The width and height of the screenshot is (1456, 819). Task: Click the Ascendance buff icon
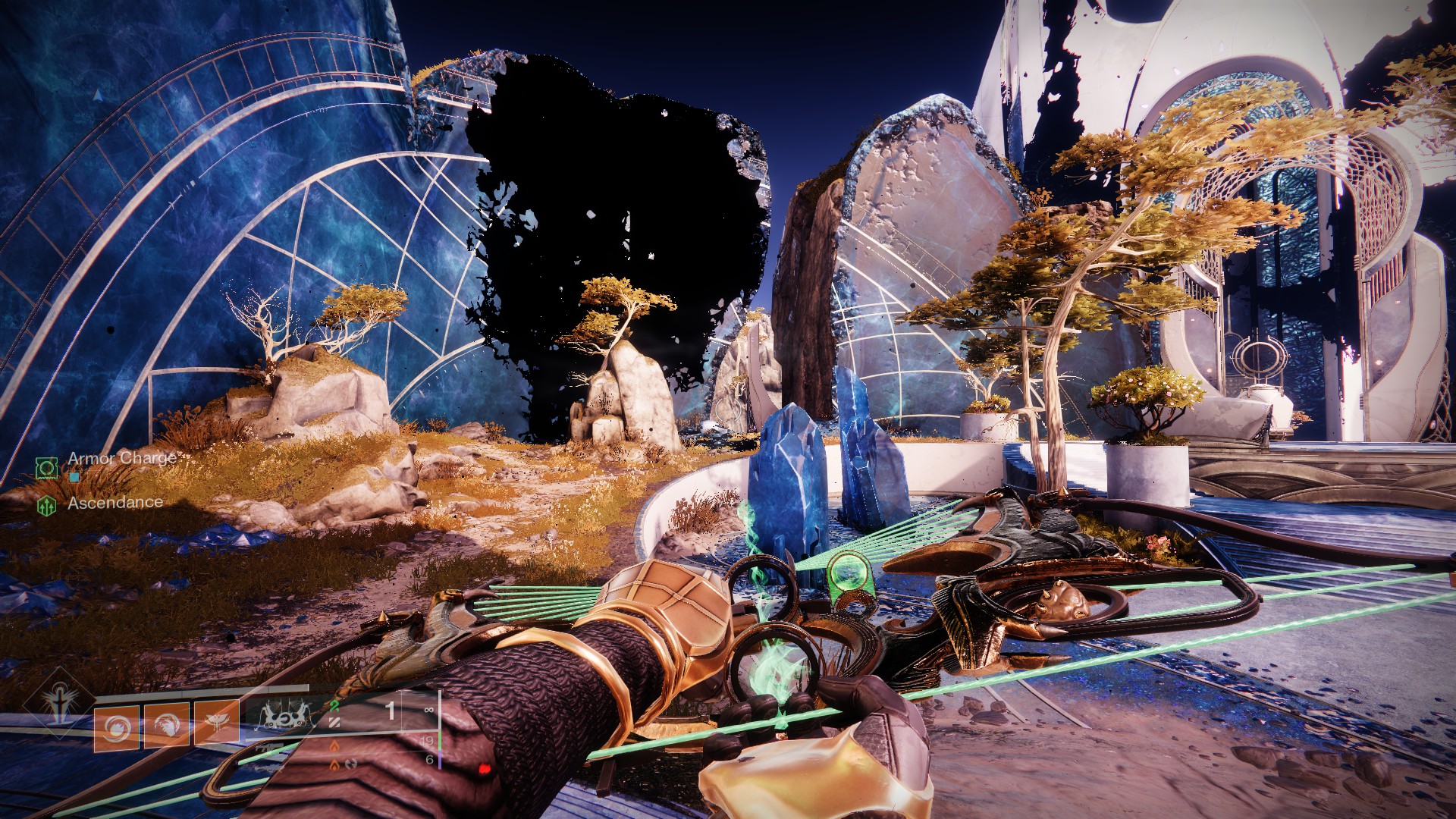46,506
